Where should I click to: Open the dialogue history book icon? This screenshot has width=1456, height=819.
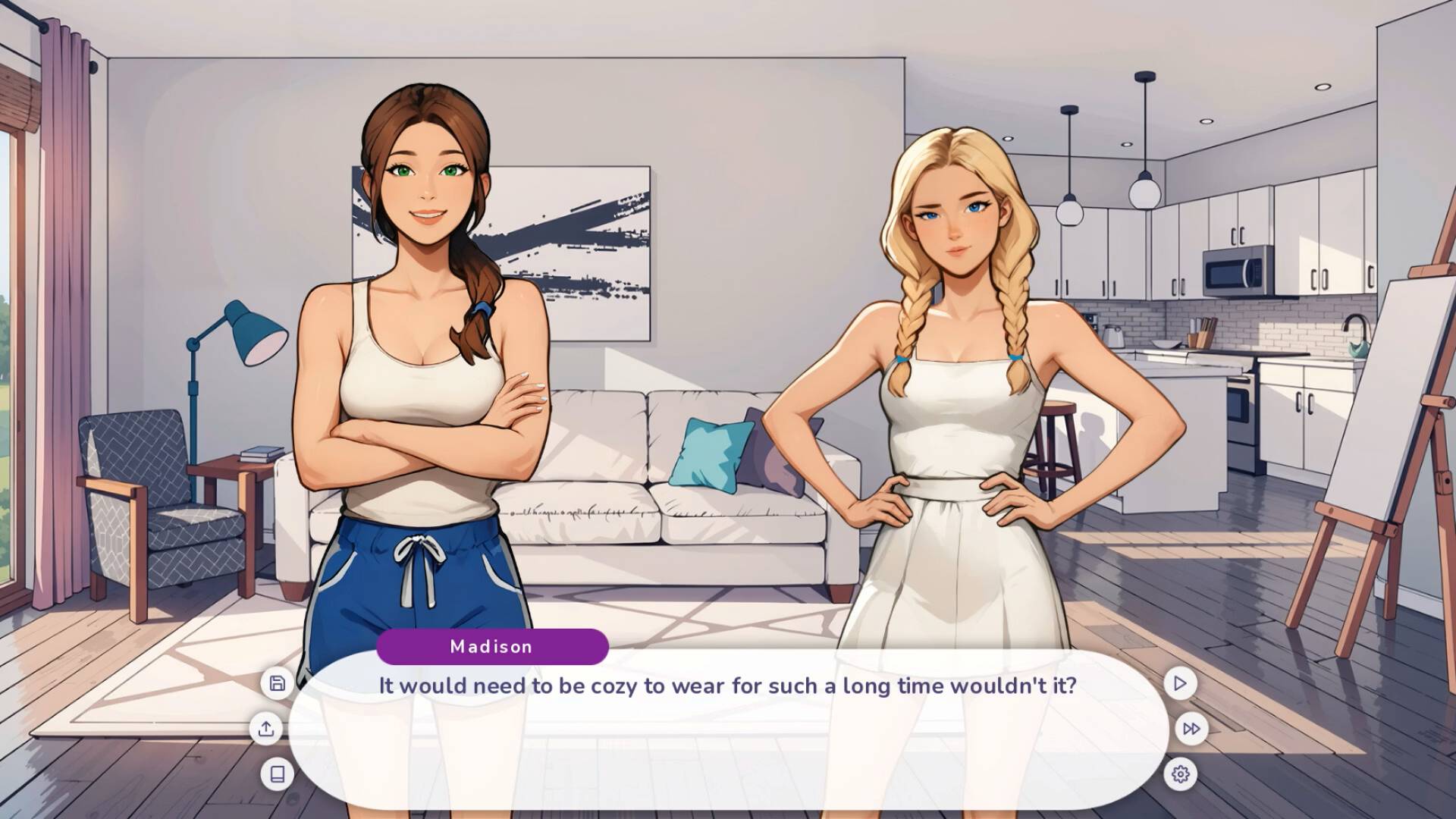coord(278,774)
